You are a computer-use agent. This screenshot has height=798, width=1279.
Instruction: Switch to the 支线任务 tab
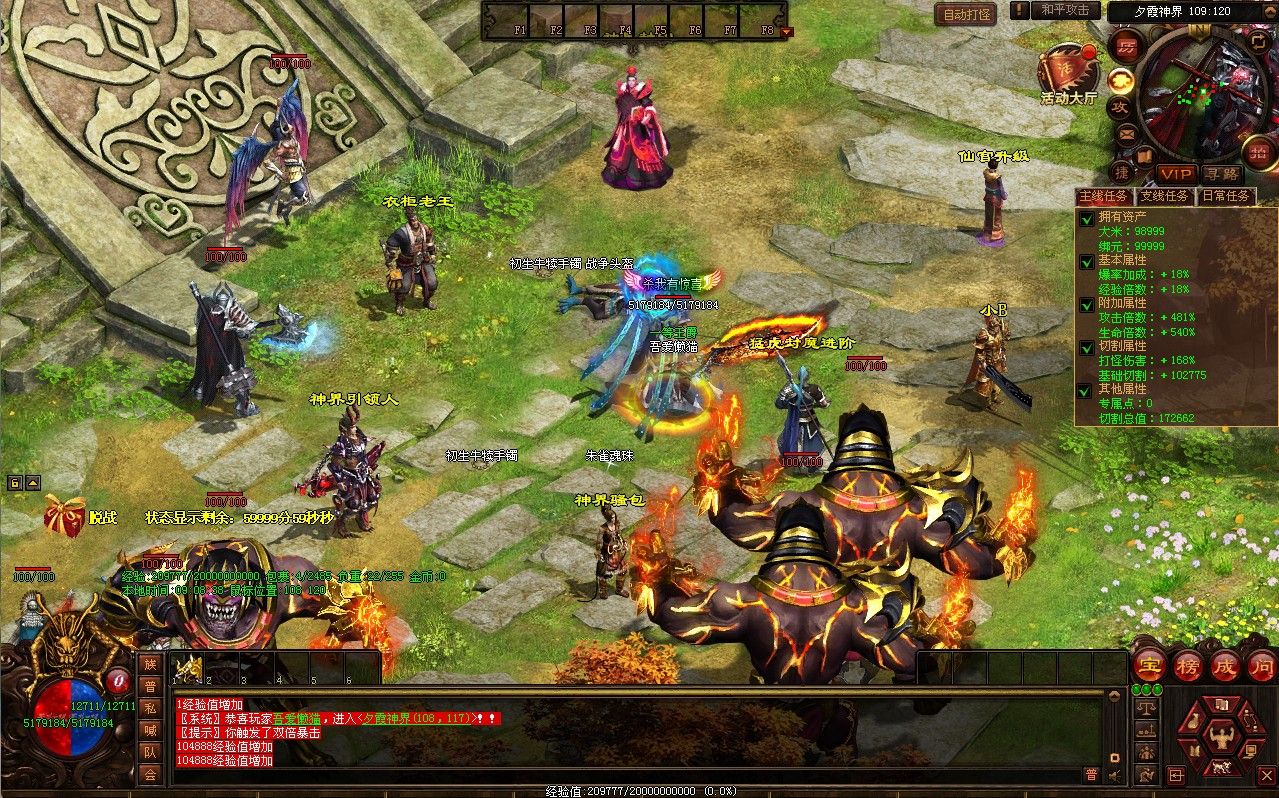click(1165, 196)
